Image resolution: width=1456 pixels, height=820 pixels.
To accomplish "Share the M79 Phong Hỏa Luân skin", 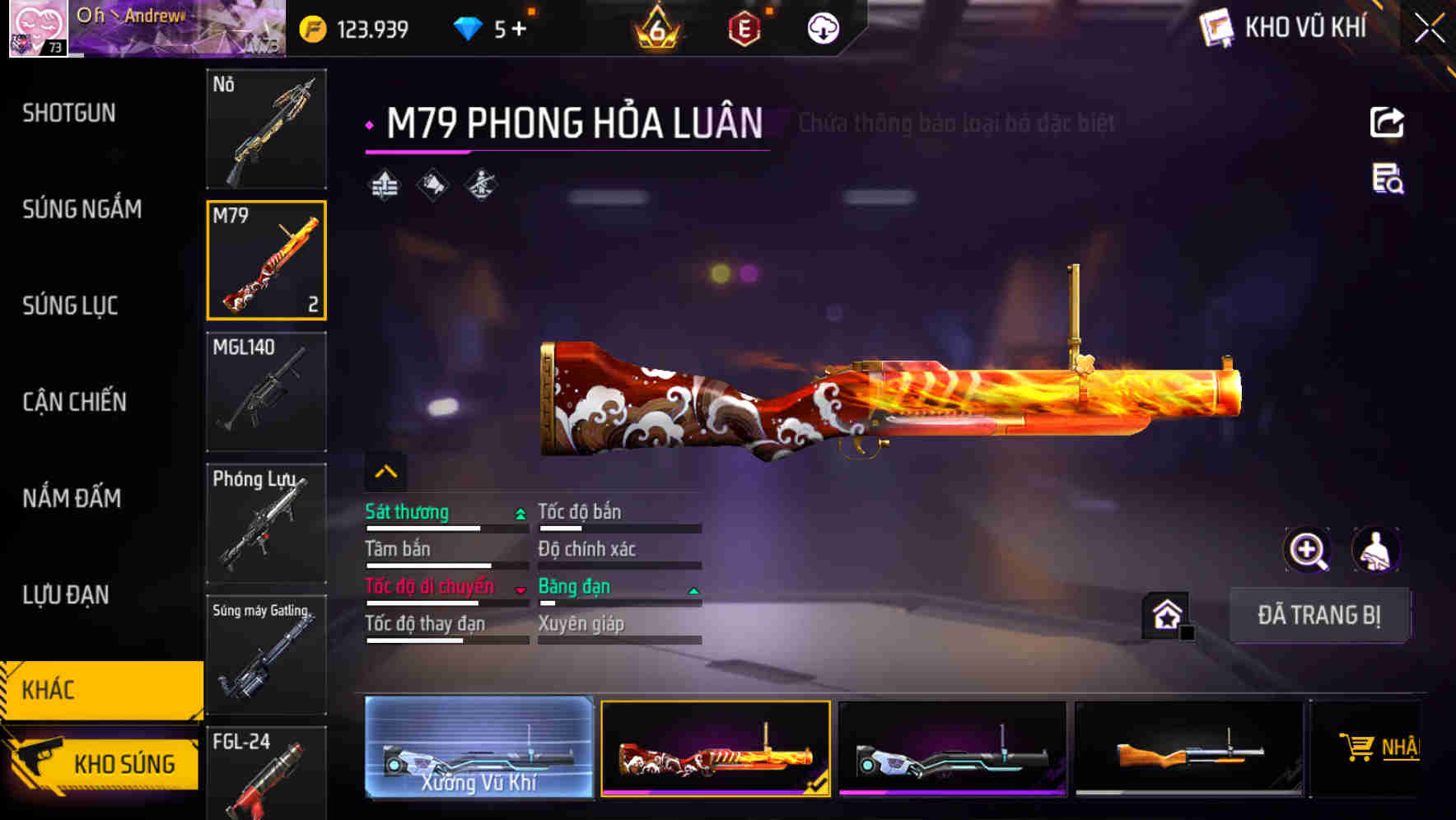I will pyautogui.click(x=1388, y=122).
